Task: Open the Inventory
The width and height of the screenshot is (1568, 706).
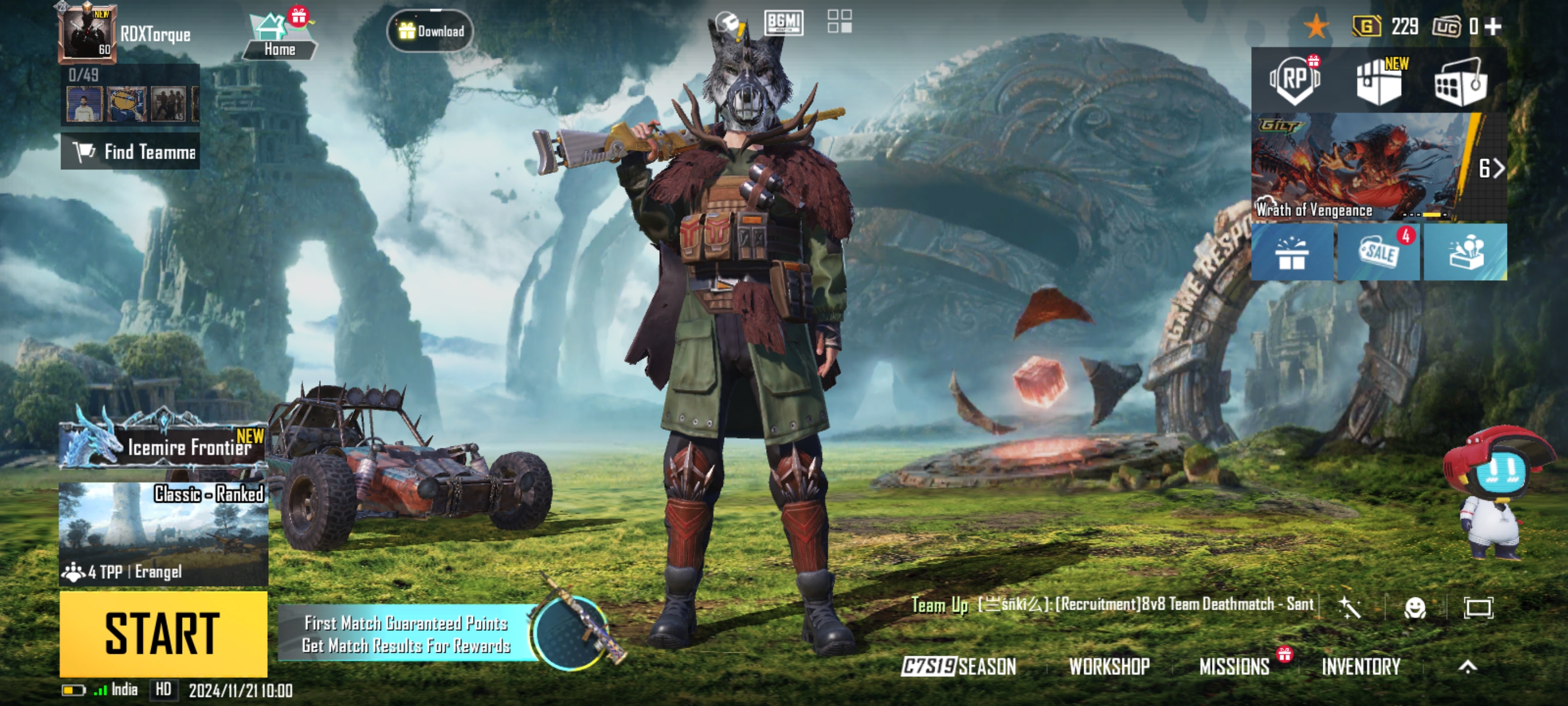Action: (1361, 666)
